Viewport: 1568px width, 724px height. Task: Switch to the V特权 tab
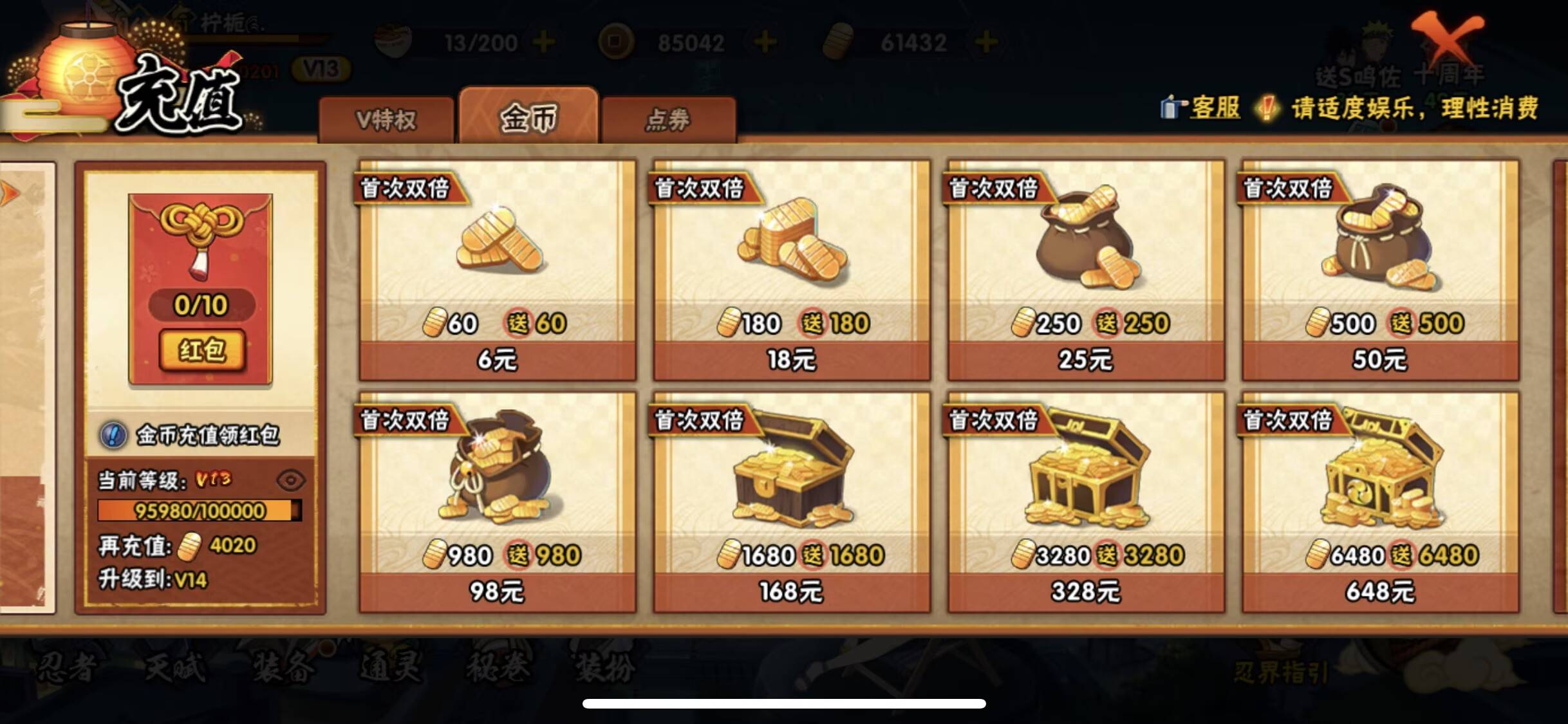tap(387, 118)
